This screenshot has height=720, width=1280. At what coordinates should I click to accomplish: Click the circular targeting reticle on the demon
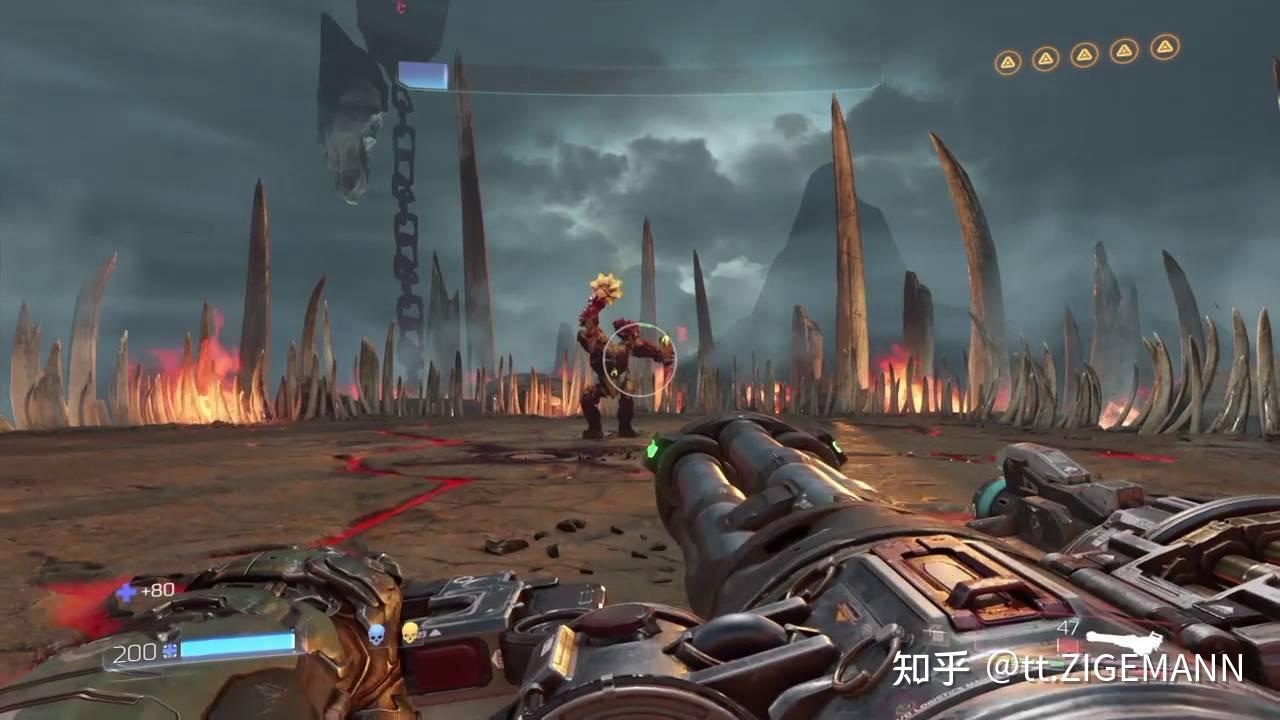641,360
